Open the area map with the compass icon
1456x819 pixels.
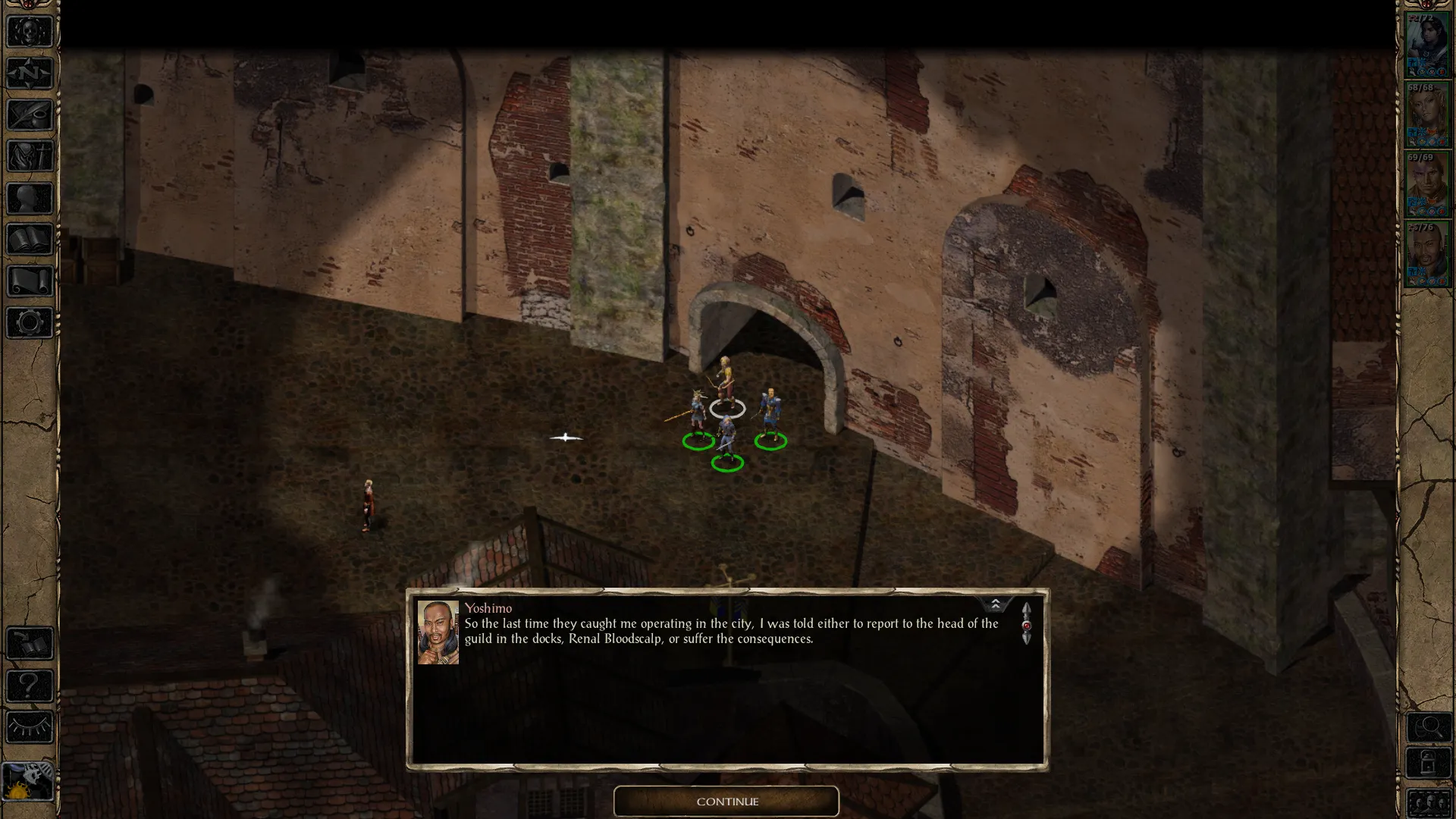[x=30, y=74]
